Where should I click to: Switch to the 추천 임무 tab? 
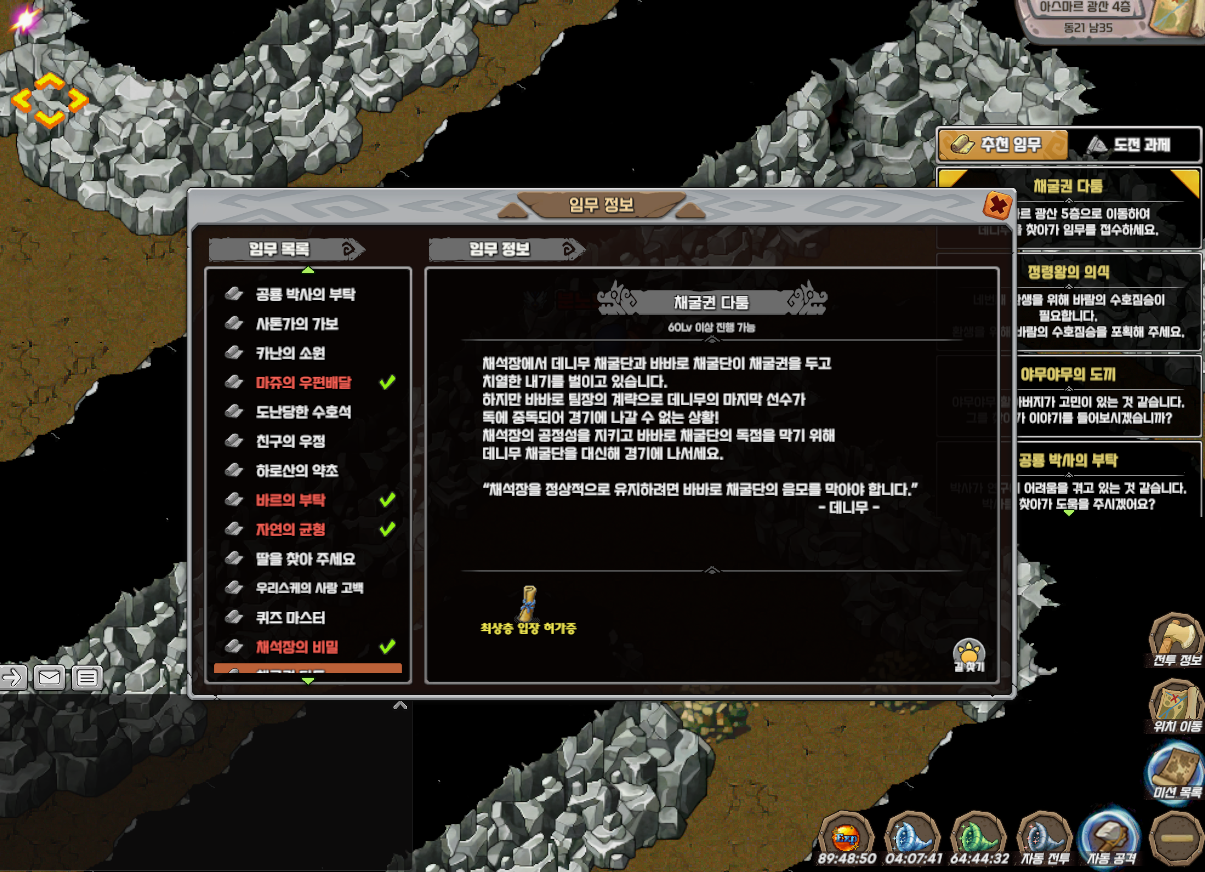click(x=1003, y=145)
